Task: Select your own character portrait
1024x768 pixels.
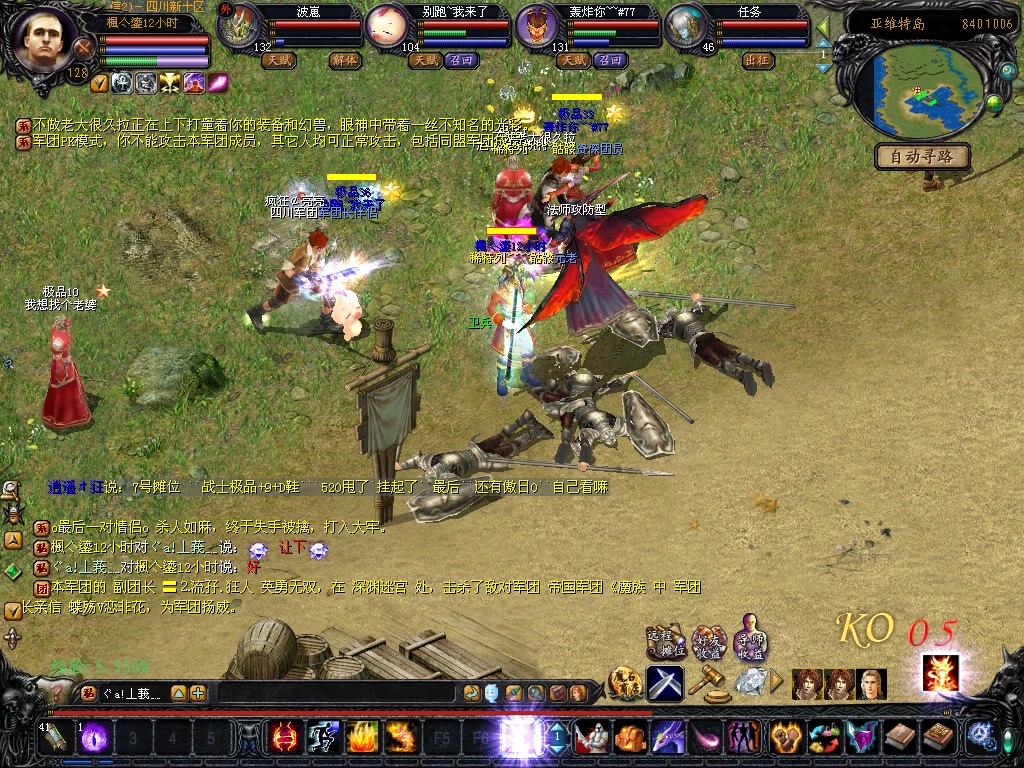Action: [46, 40]
